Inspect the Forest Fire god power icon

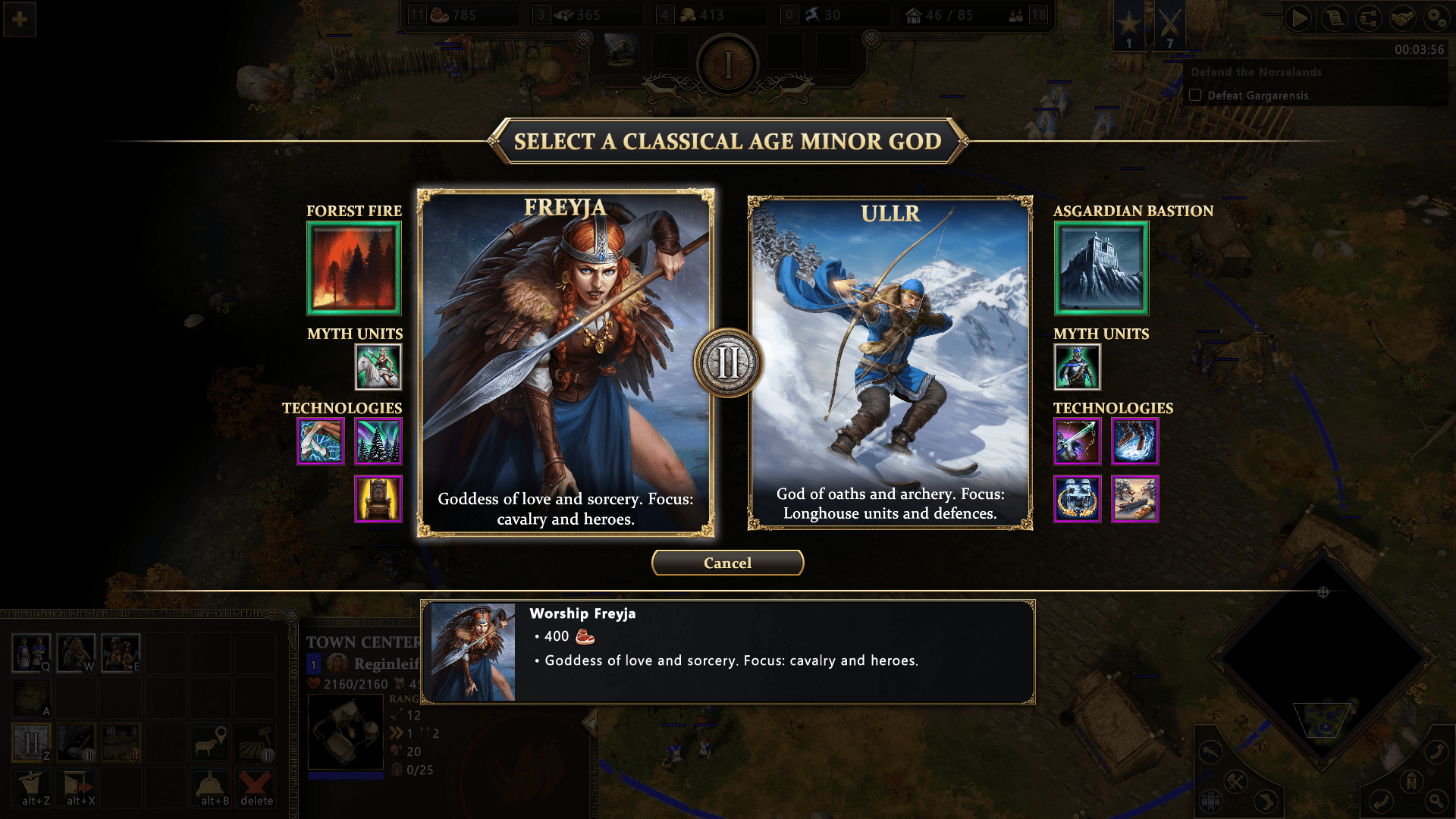pos(353,268)
